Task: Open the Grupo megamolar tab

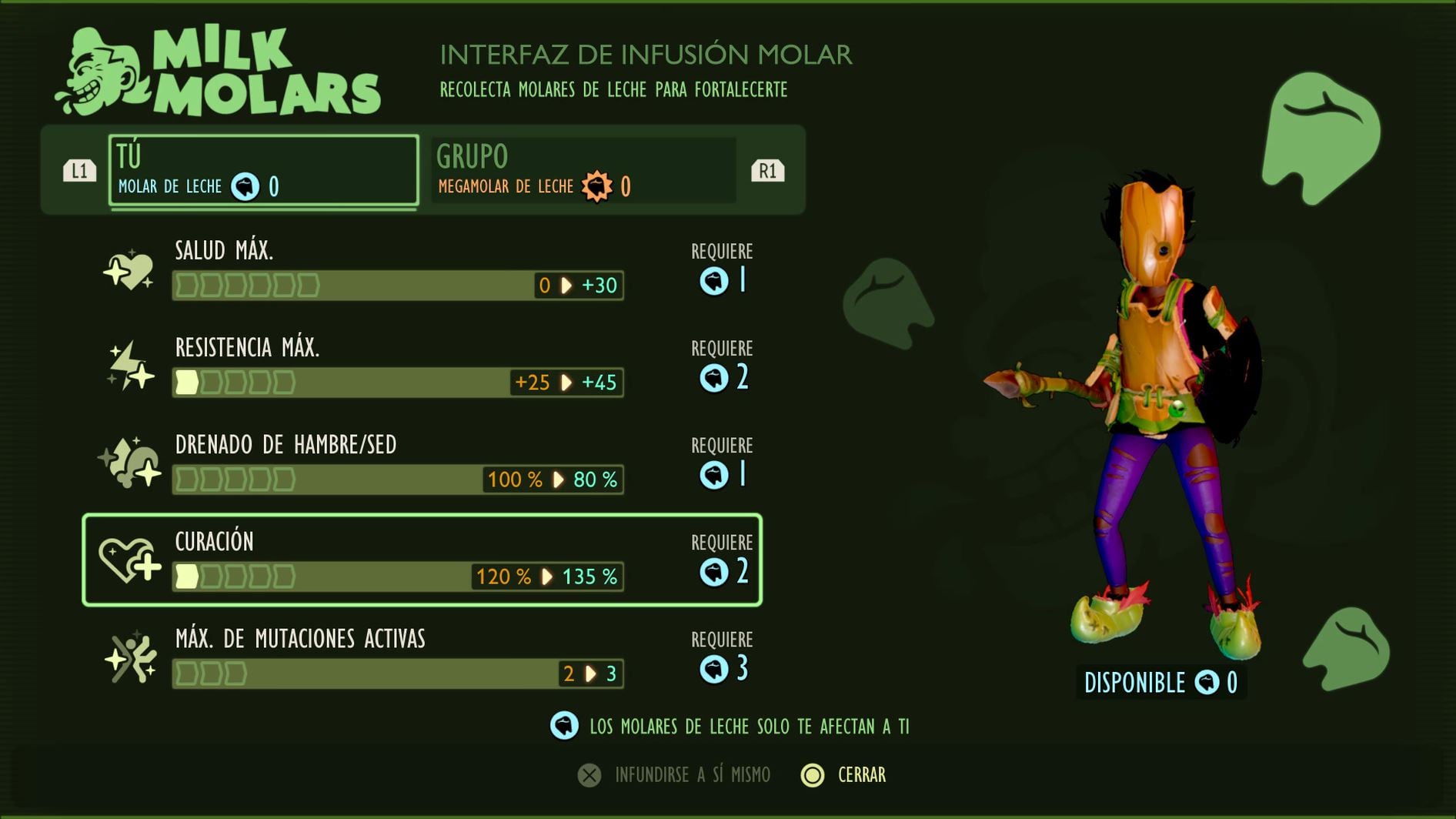Action: (x=583, y=170)
